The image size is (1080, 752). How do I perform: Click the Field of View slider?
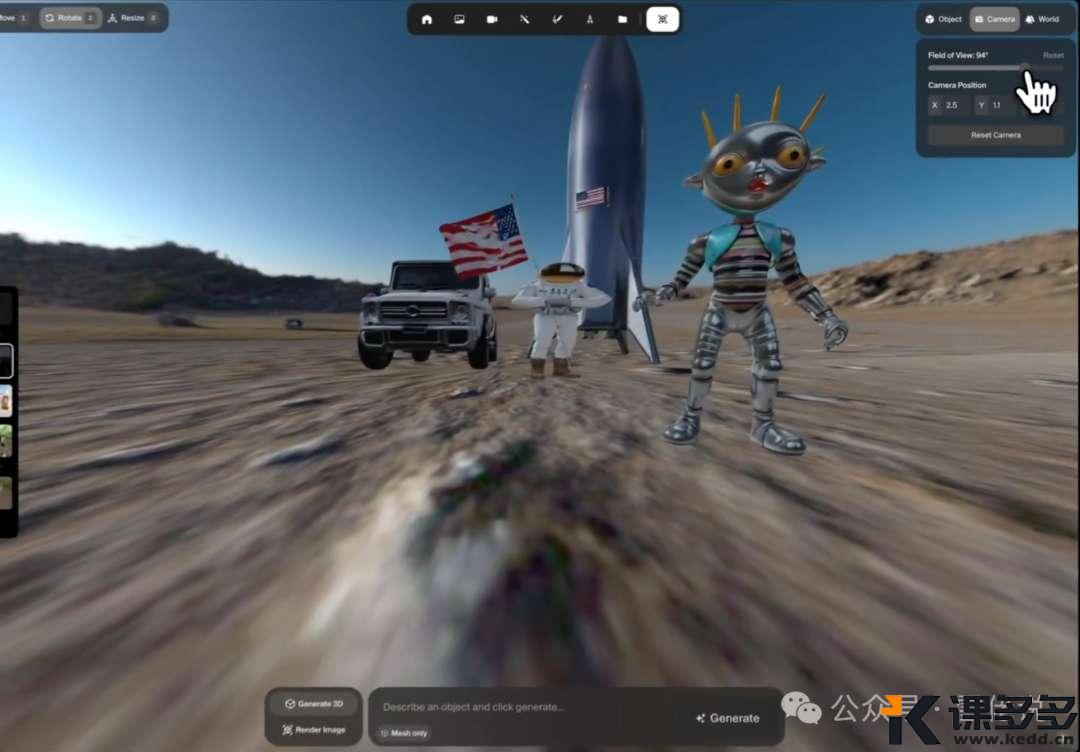tap(995, 67)
